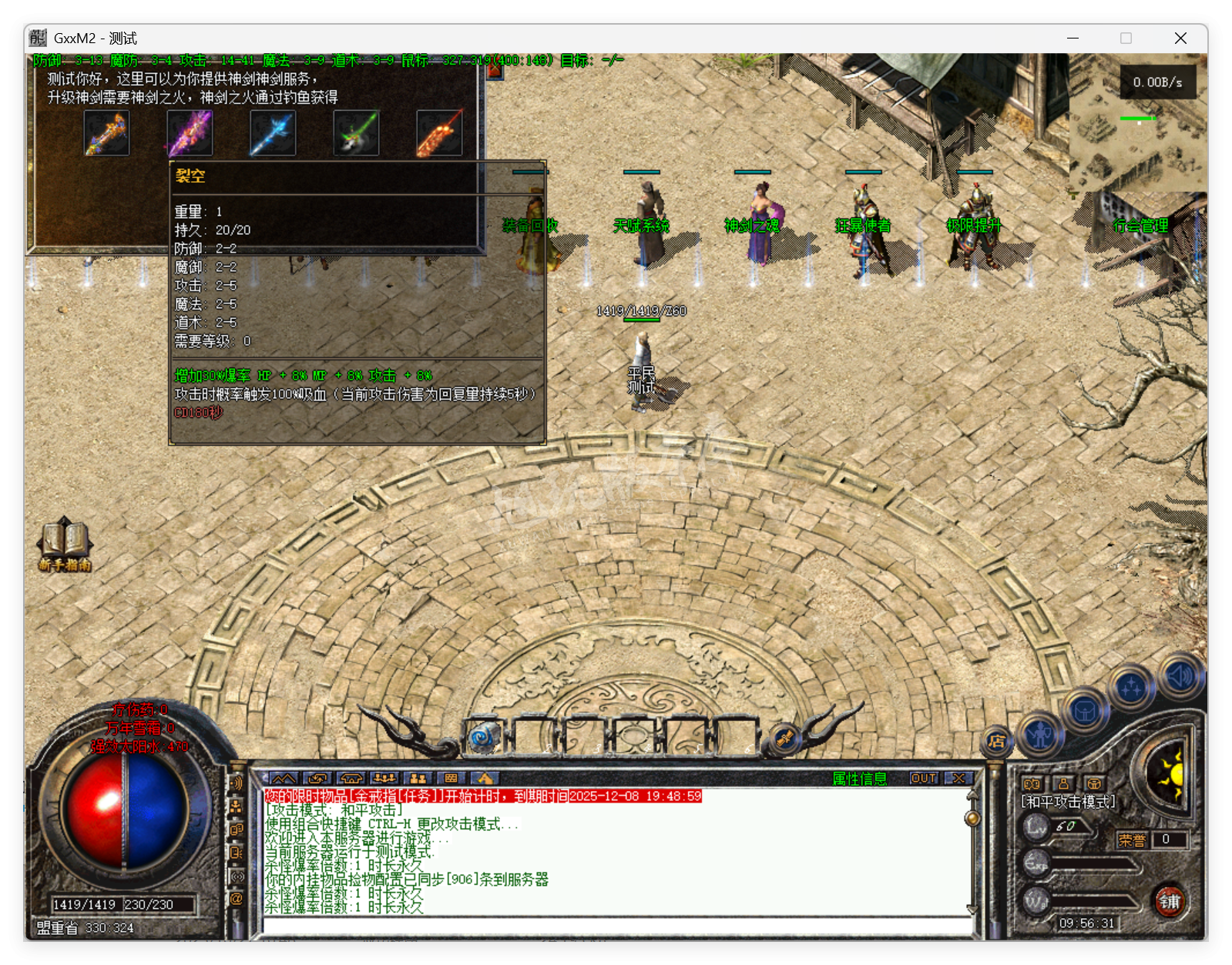Open the red 铺 stall button
The width and height of the screenshot is (1232, 965).
(1169, 901)
